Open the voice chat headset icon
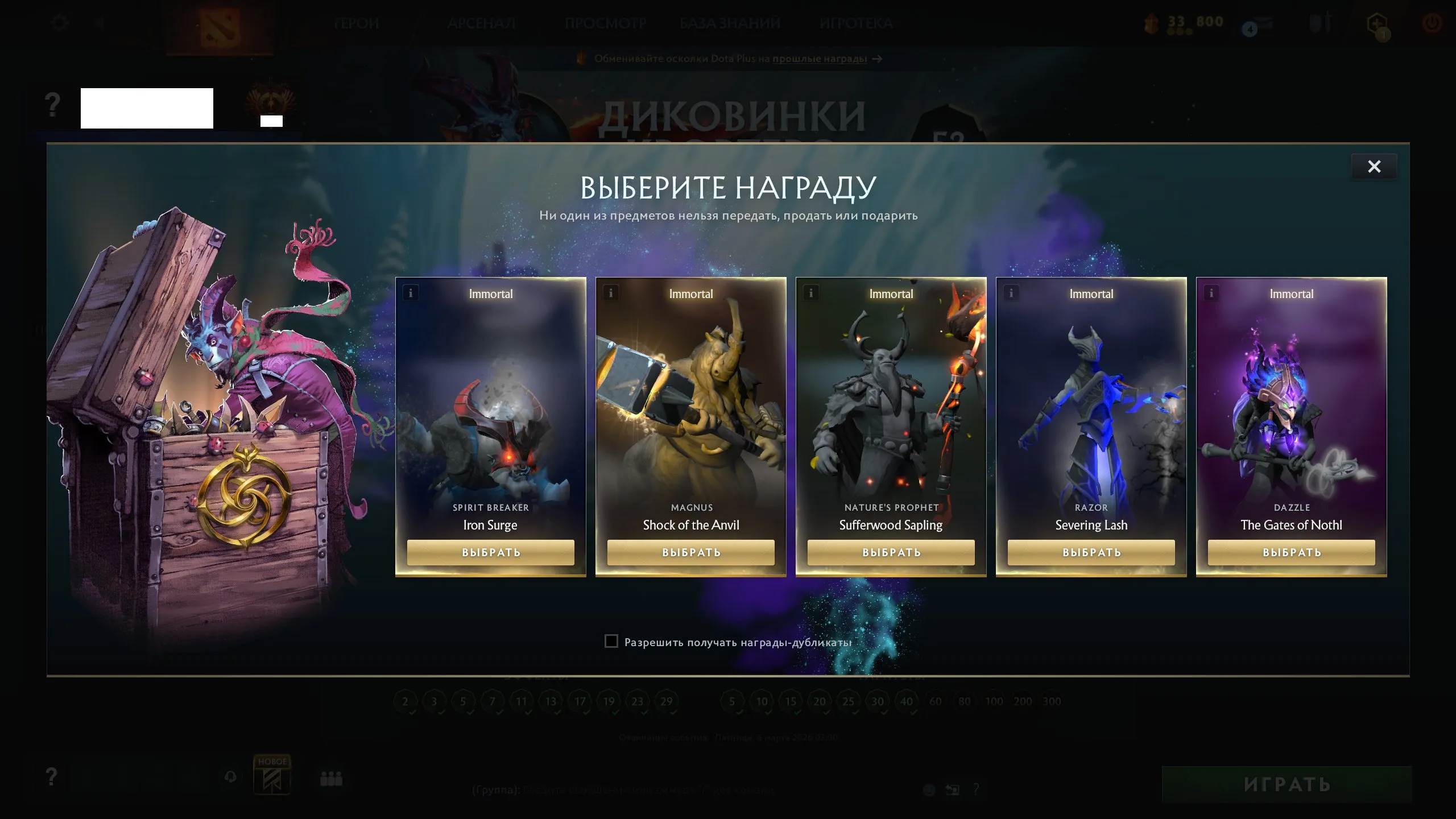Screen dimensions: 1456x819 [230, 777]
